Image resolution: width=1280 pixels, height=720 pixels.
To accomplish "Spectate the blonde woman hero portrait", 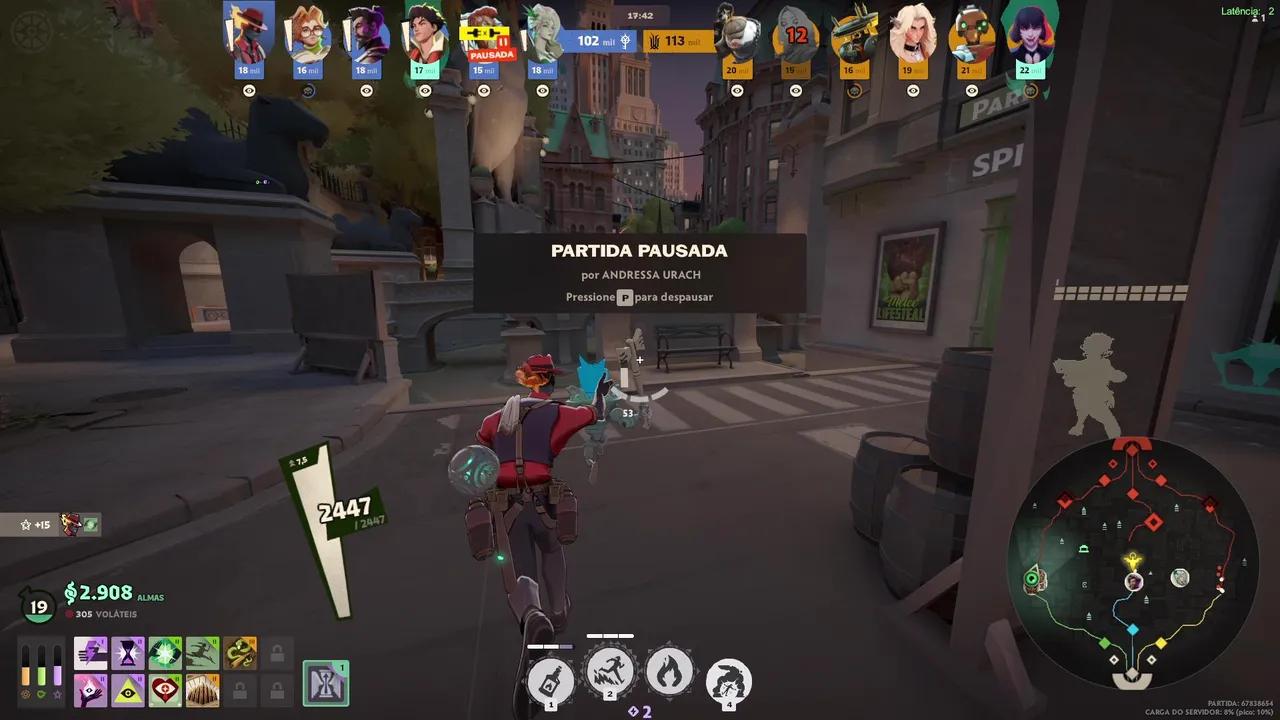I will tap(913, 33).
